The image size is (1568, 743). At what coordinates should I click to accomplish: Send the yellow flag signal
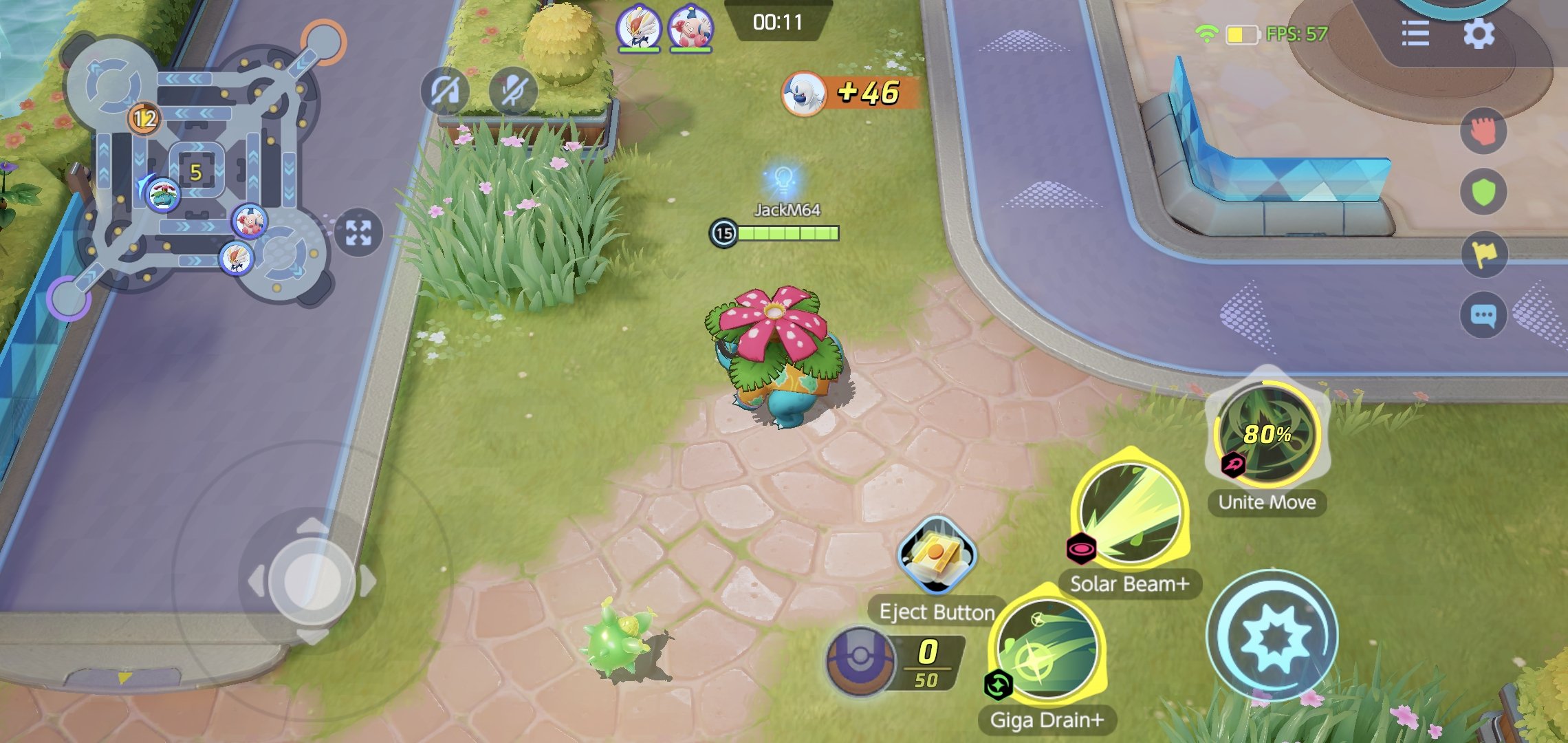pyautogui.click(x=1483, y=254)
